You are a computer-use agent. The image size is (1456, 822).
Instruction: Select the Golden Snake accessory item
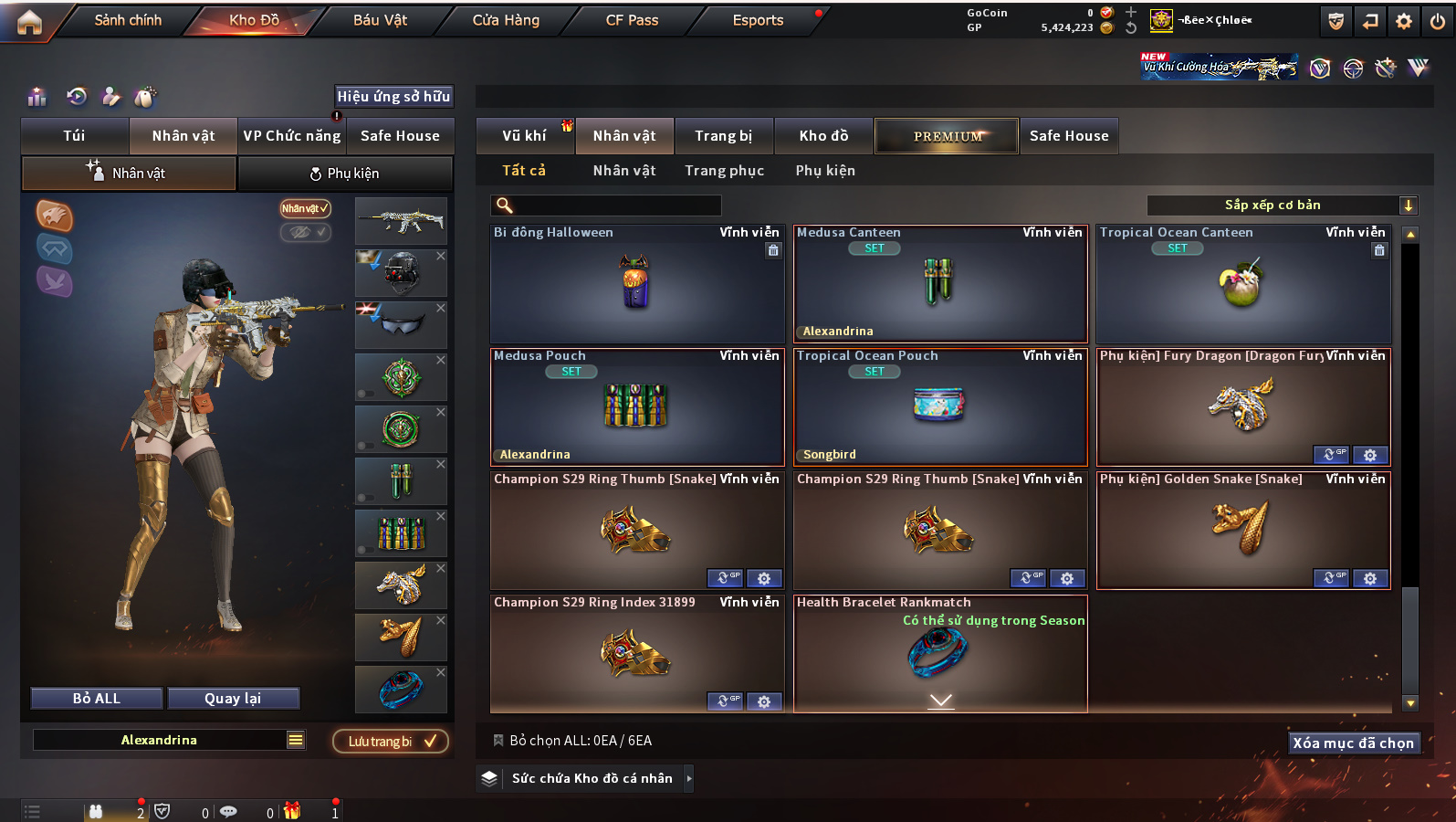tap(1242, 531)
